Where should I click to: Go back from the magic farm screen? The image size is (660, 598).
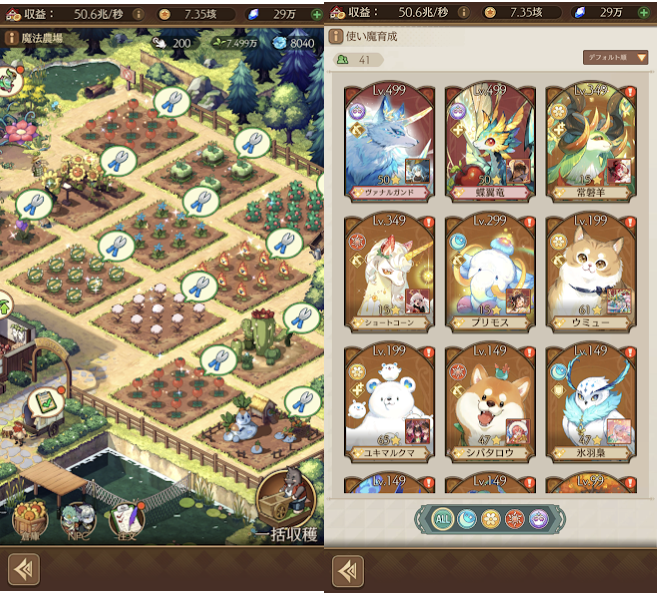tap(23, 570)
